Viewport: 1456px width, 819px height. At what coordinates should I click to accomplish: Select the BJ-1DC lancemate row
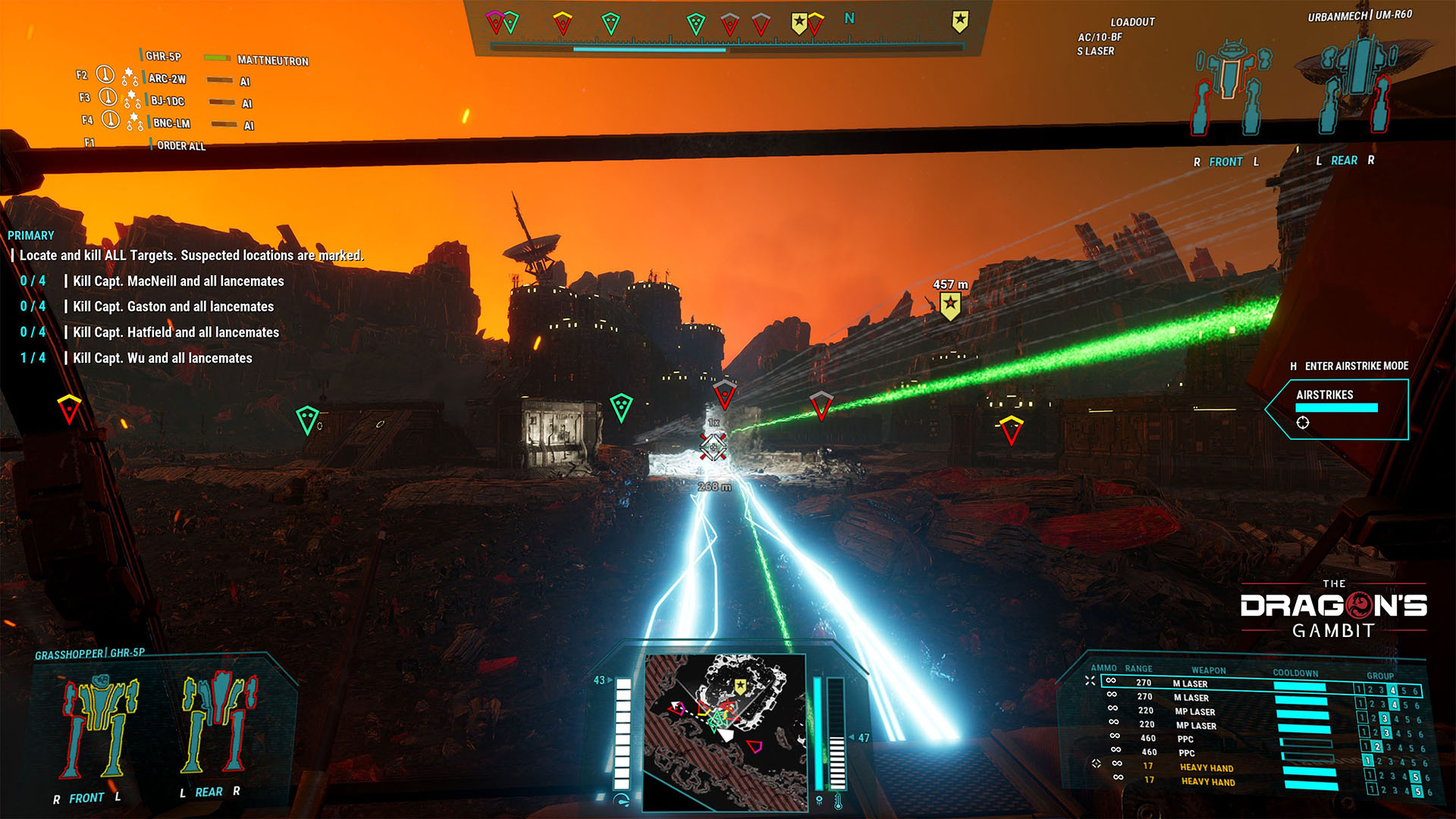click(x=167, y=101)
